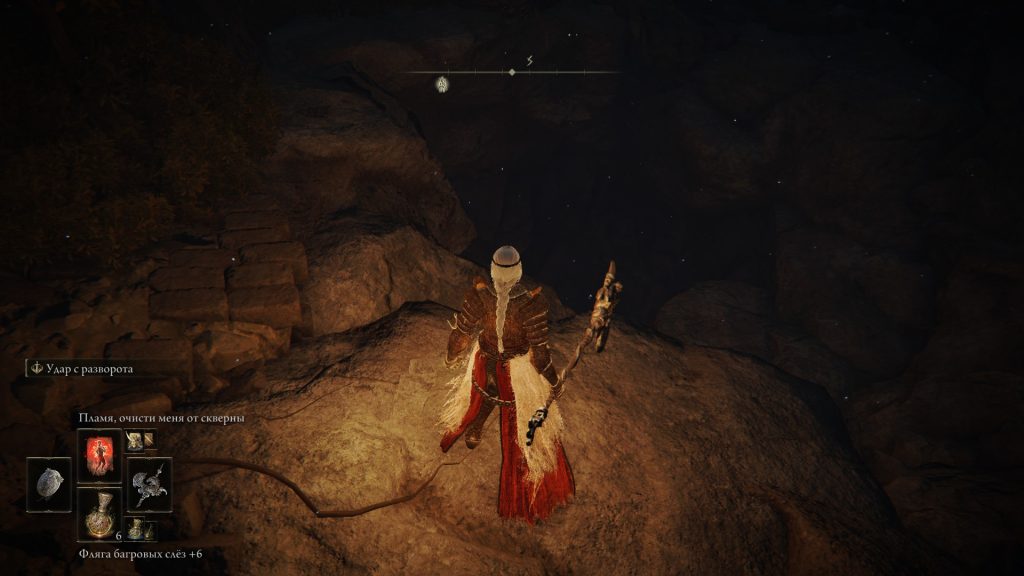Click the small pouch icons above weapon slot
The image size is (1024, 576).
click(x=140, y=440)
